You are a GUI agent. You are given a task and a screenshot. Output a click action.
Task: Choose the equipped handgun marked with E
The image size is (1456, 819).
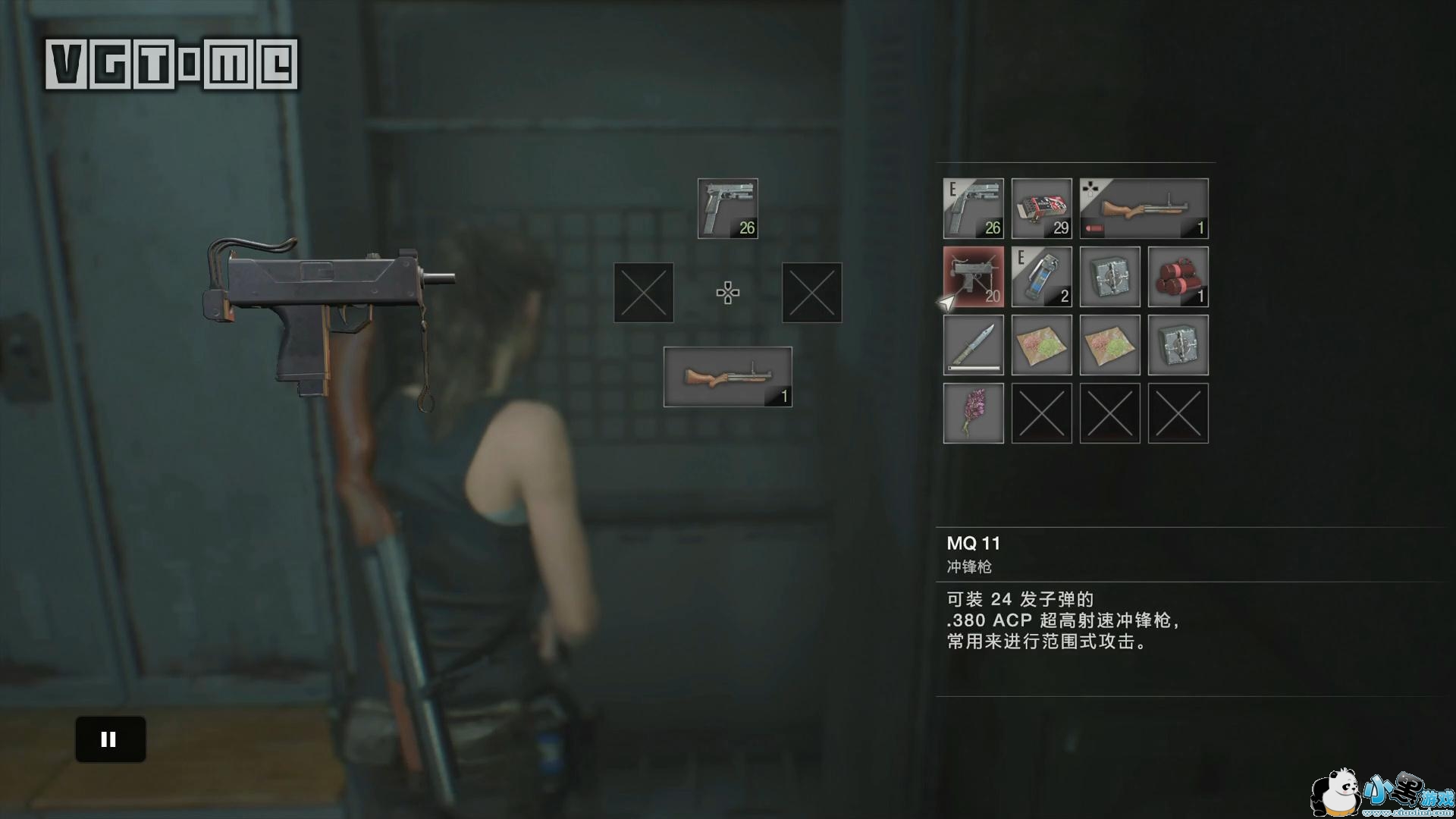(x=973, y=209)
